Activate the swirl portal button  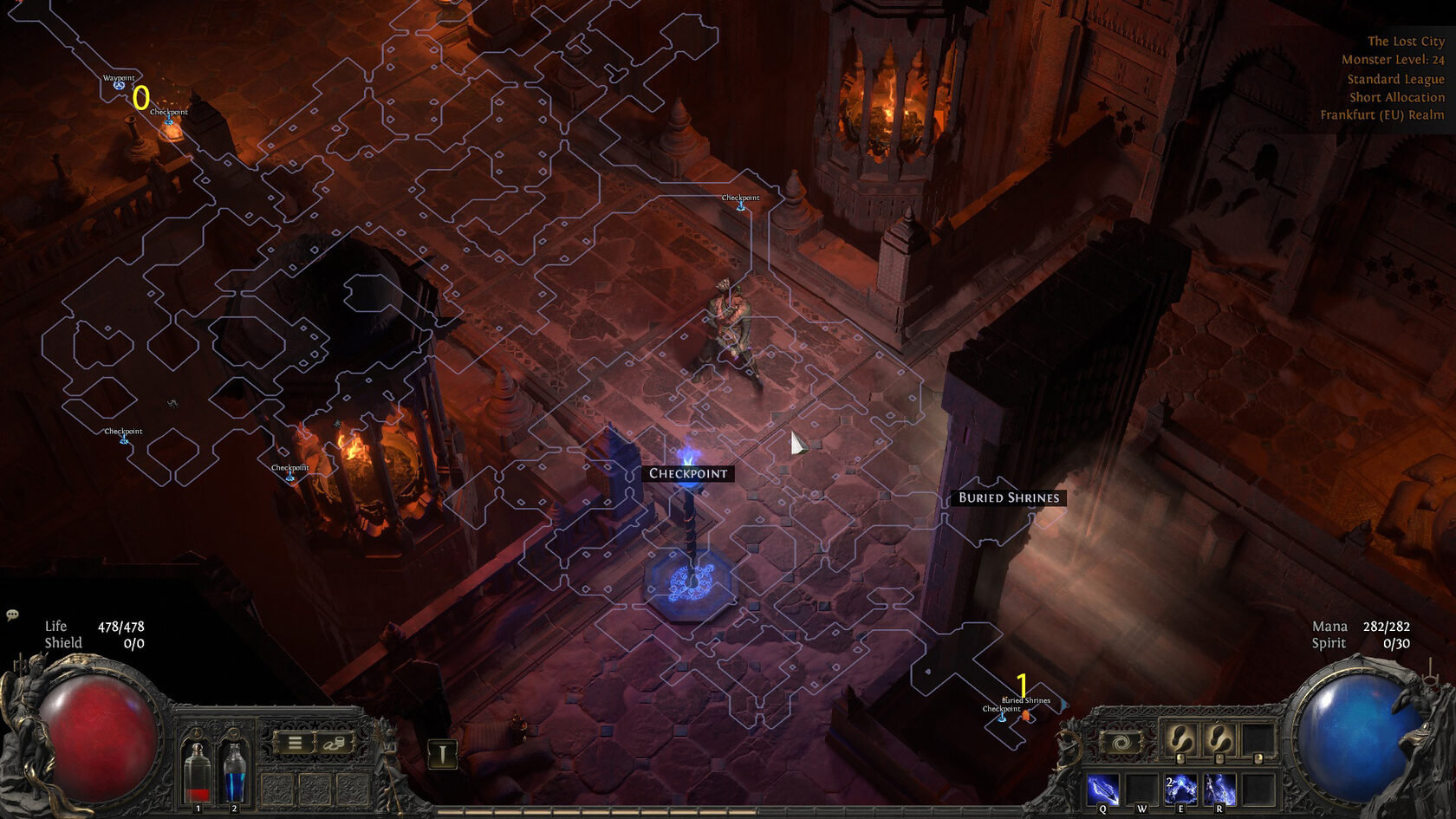(x=1121, y=744)
